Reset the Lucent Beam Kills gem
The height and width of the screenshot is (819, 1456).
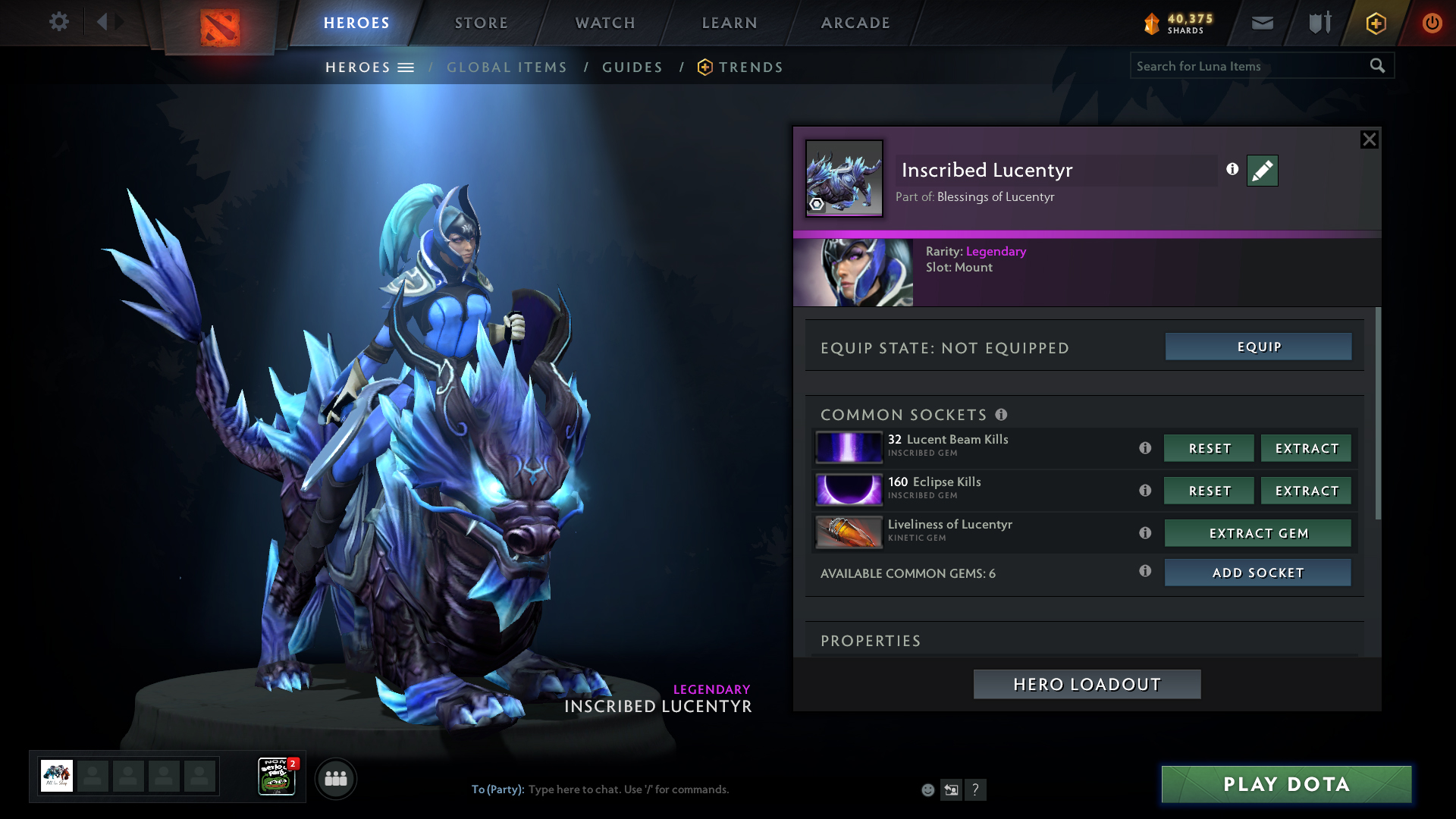pos(1210,448)
